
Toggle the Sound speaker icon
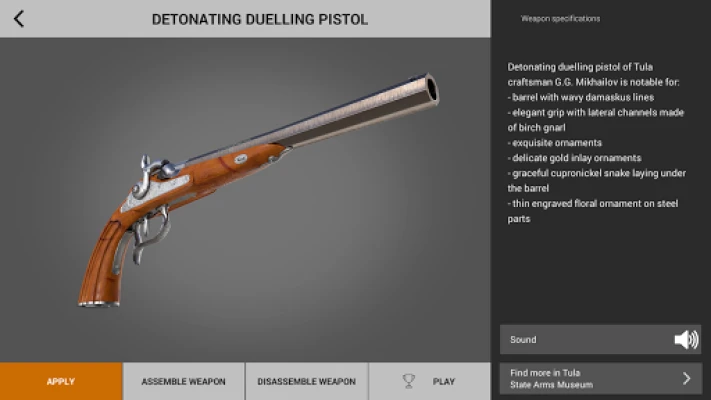686,340
